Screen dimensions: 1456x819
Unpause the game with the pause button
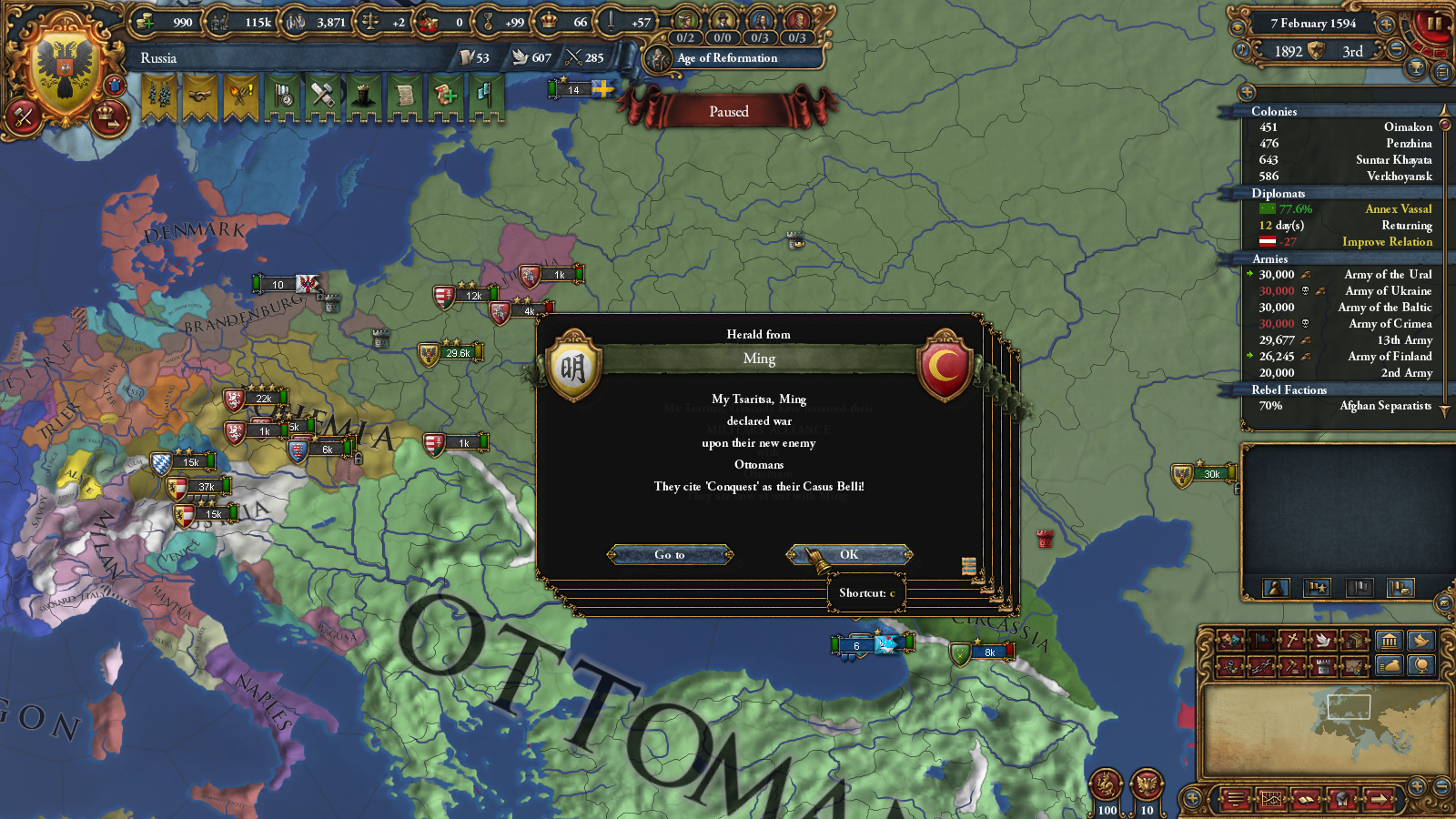tap(1435, 25)
